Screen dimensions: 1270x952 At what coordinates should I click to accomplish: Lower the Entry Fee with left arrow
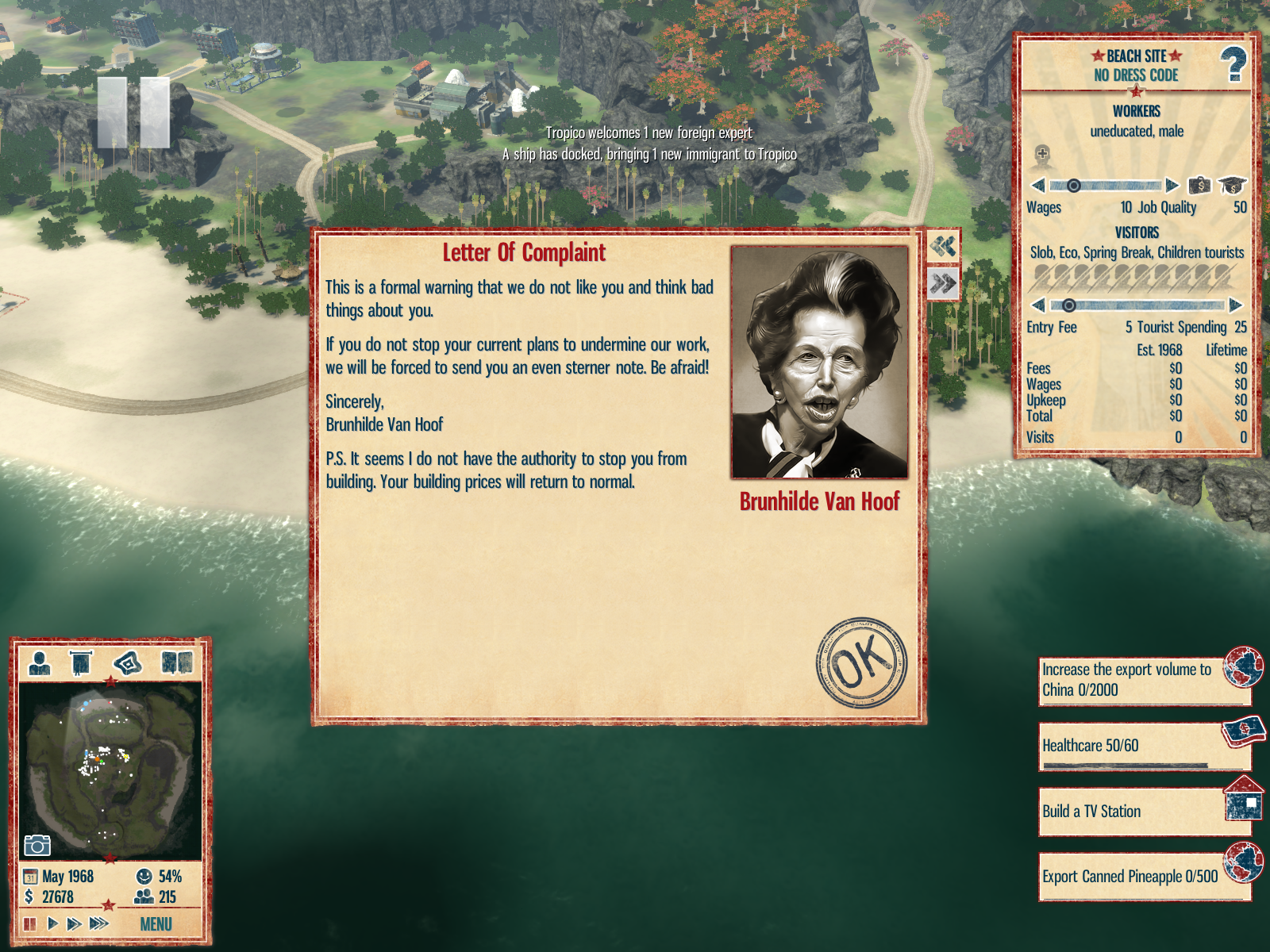pos(1037,305)
